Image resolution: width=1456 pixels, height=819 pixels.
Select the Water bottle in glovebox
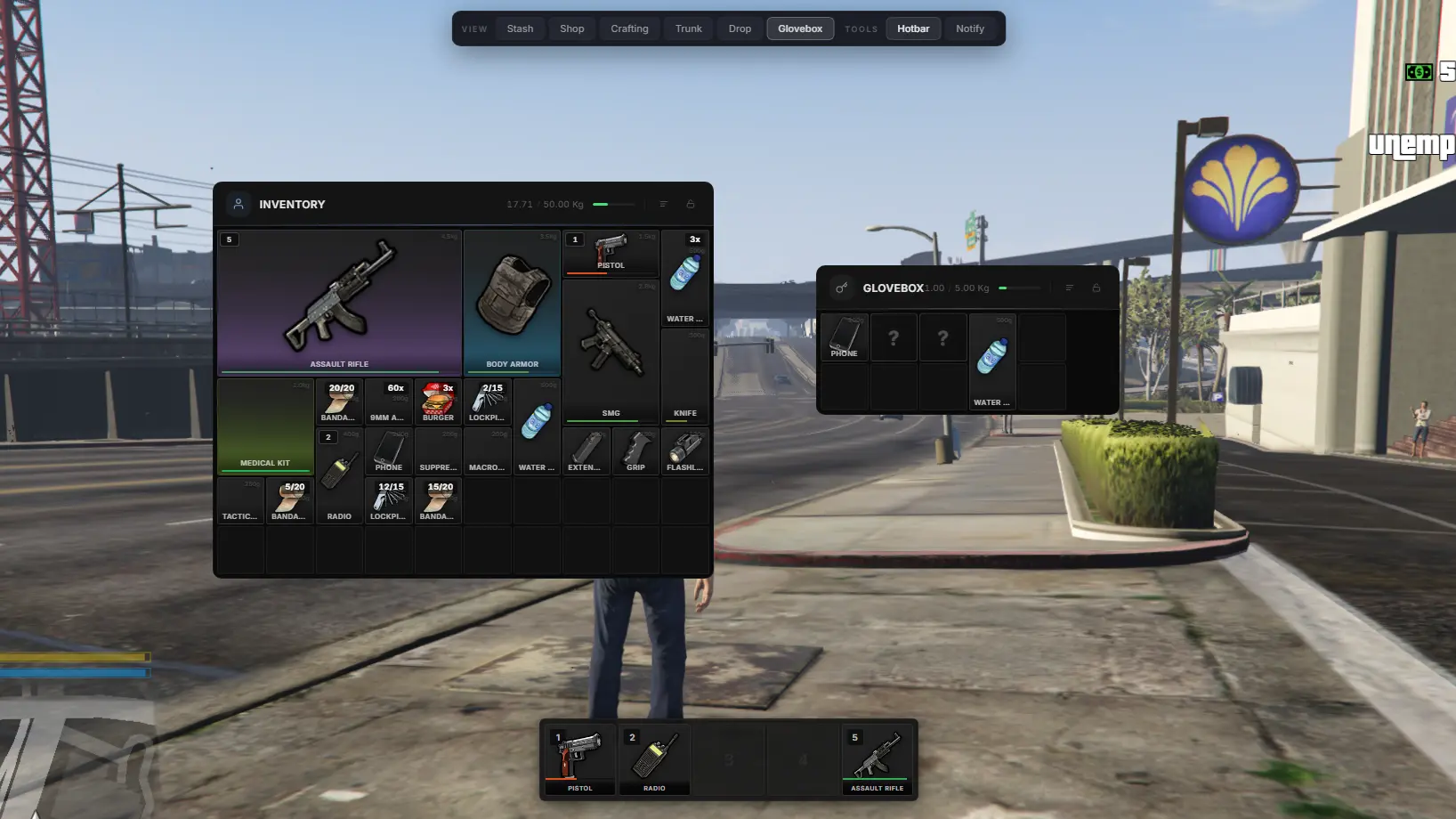point(991,361)
